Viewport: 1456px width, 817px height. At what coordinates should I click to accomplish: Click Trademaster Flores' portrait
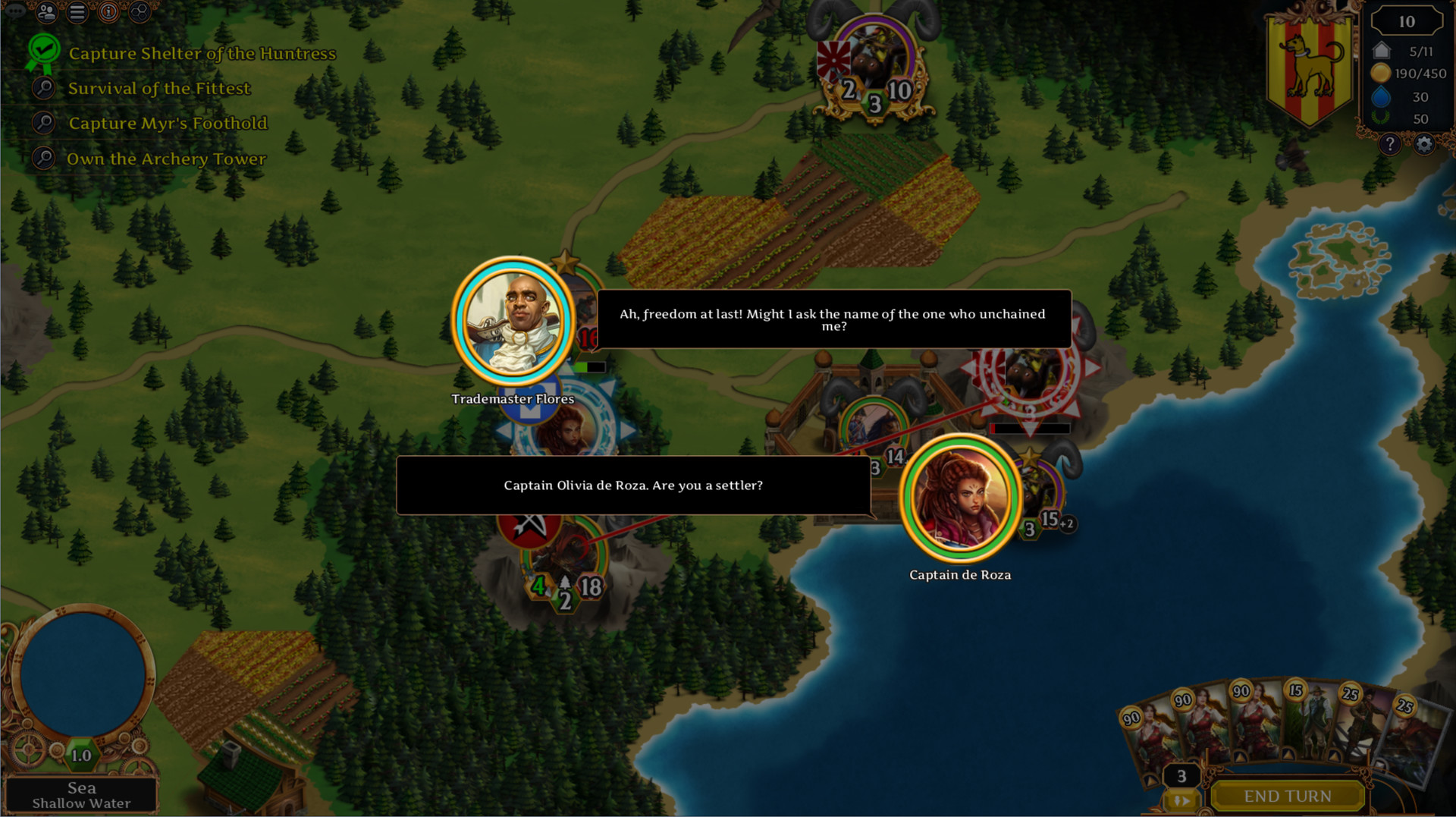[513, 321]
